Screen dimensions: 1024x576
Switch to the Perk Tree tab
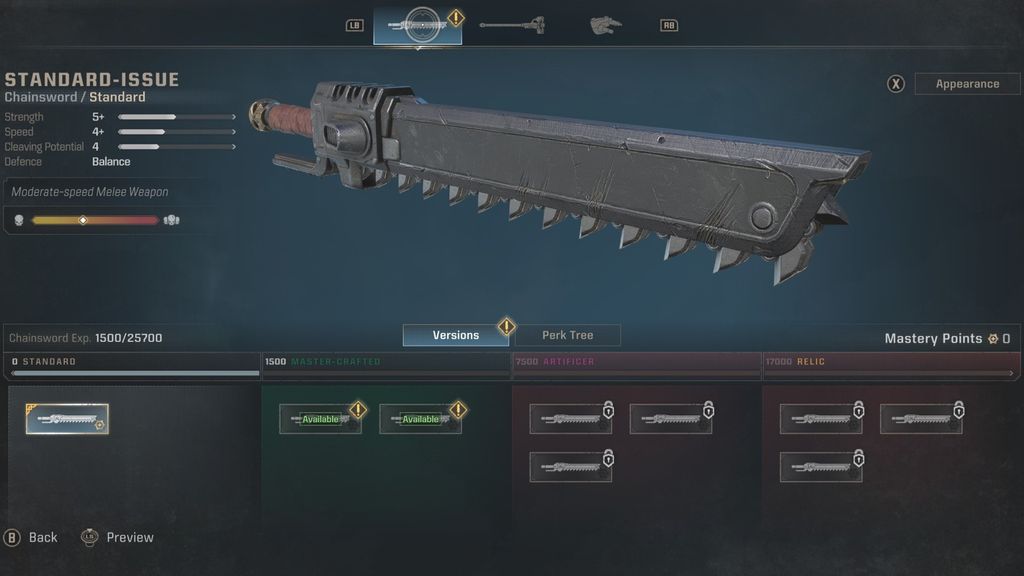pos(567,335)
